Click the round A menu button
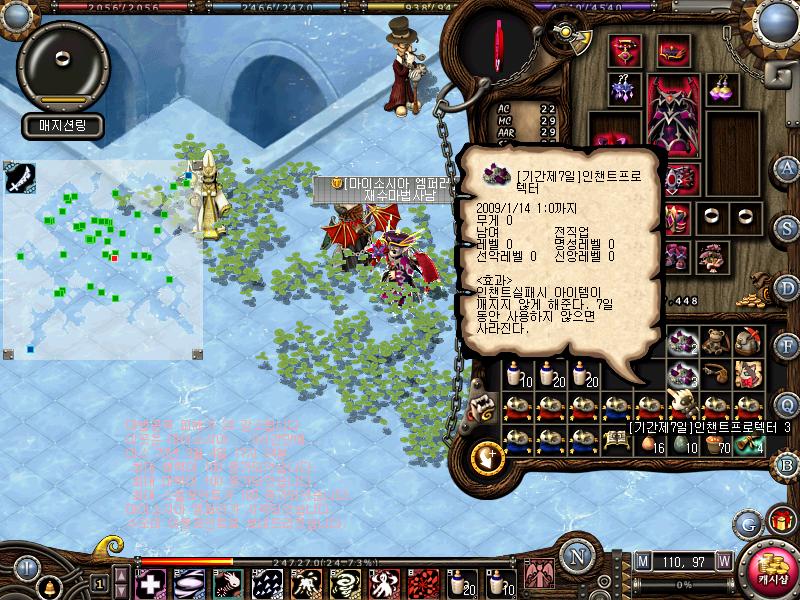 click(786, 166)
